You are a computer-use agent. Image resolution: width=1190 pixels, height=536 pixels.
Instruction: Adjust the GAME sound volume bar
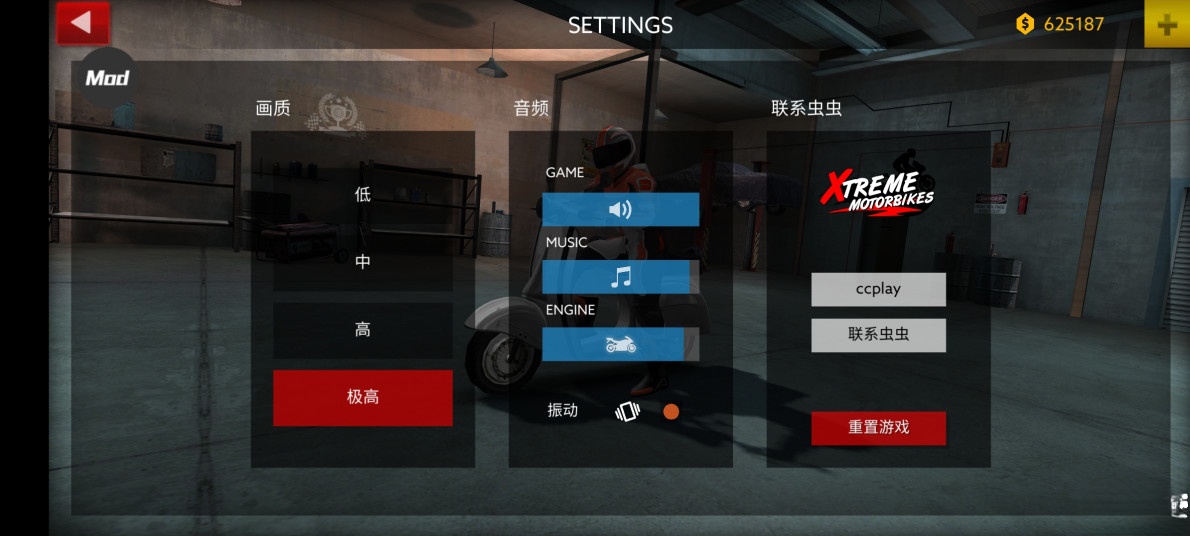click(620, 209)
